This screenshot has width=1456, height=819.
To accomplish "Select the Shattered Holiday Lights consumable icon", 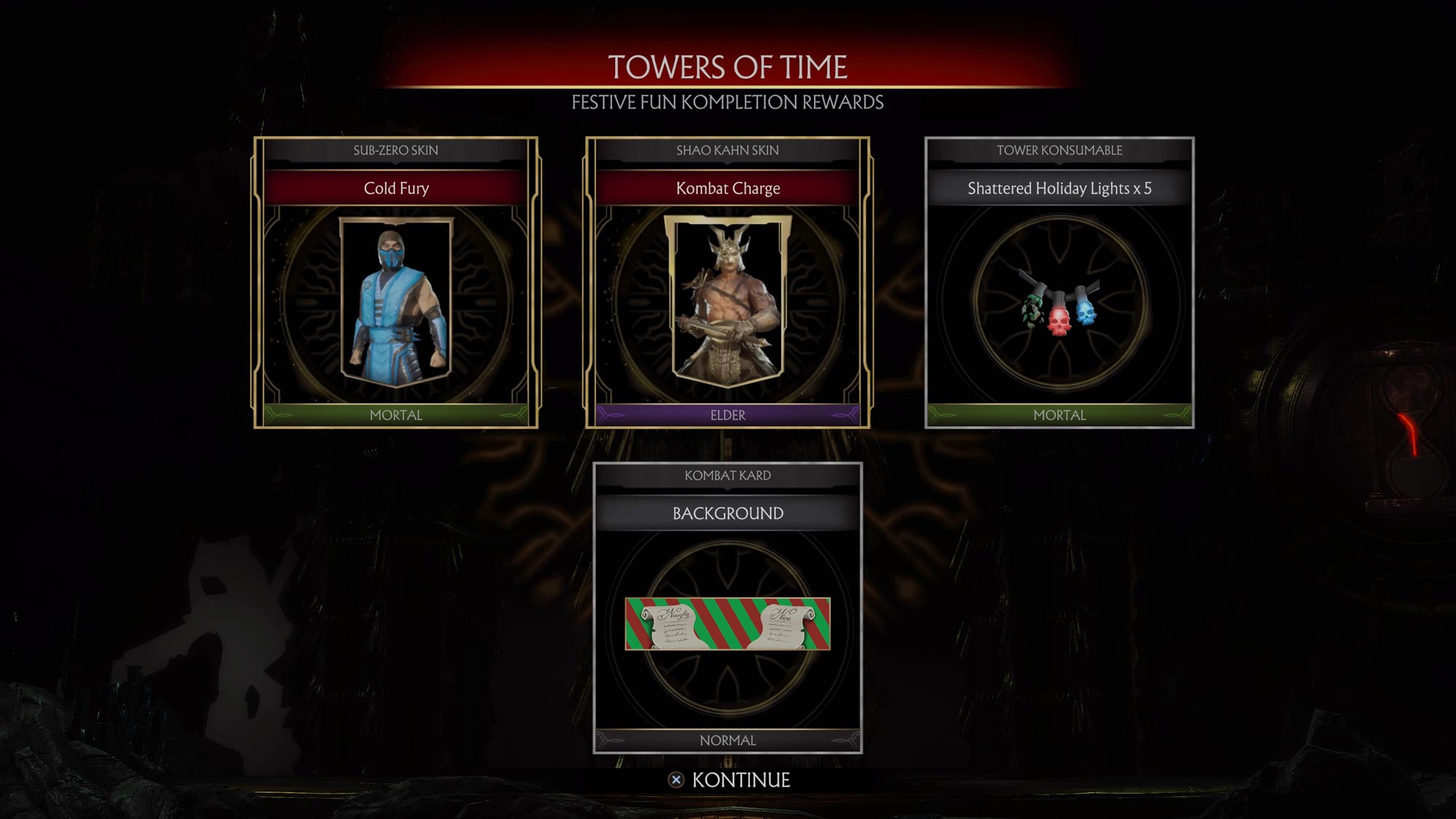I will [1059, 313].
